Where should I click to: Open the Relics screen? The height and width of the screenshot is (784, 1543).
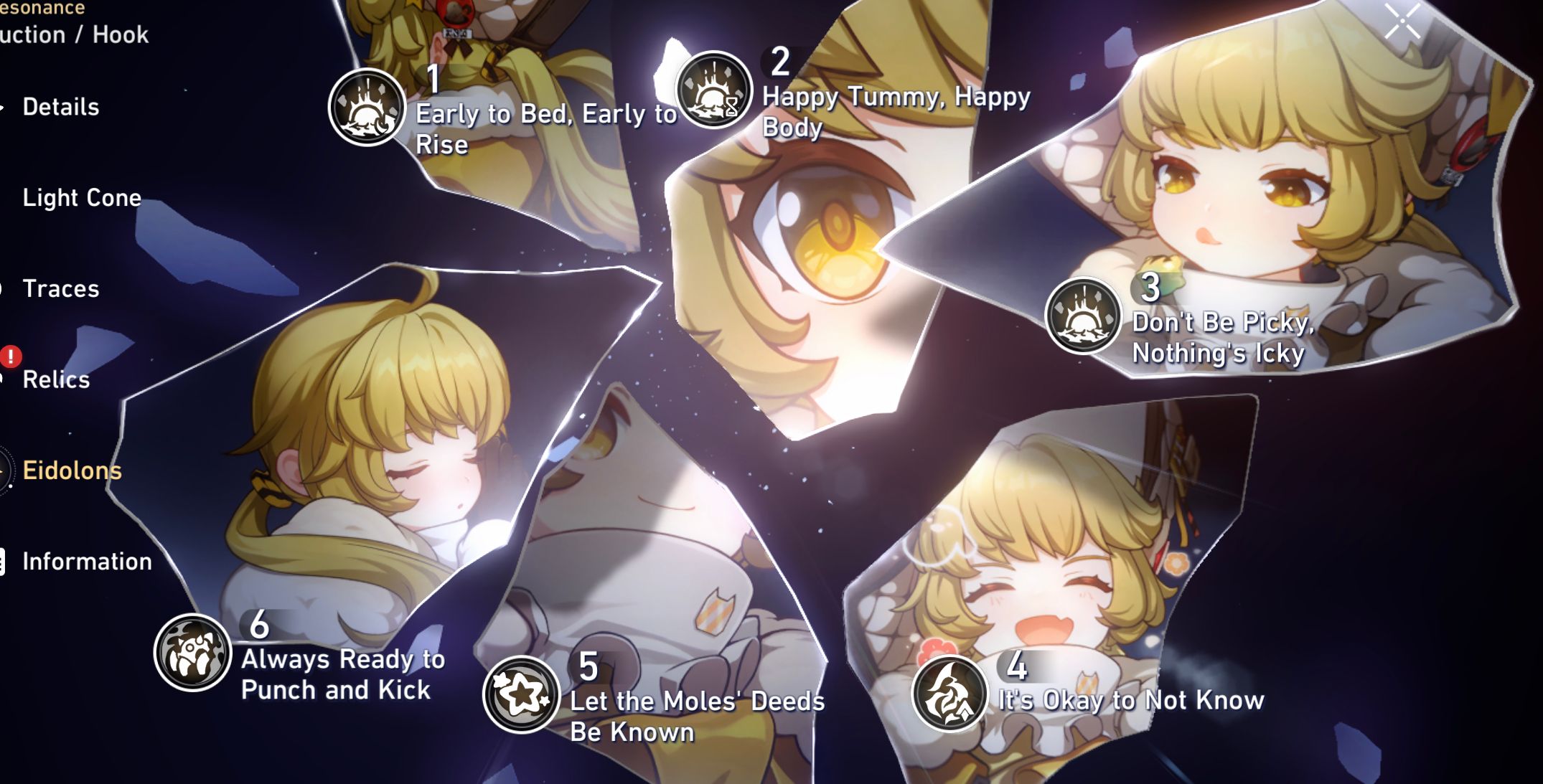pos(57,381)
